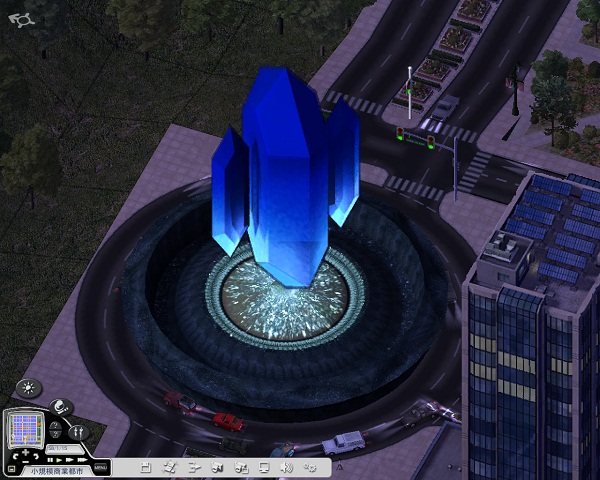This screenshot has width=600, height=480.
Task: Toggle the day/night sun button
Action: pos(27,388)
